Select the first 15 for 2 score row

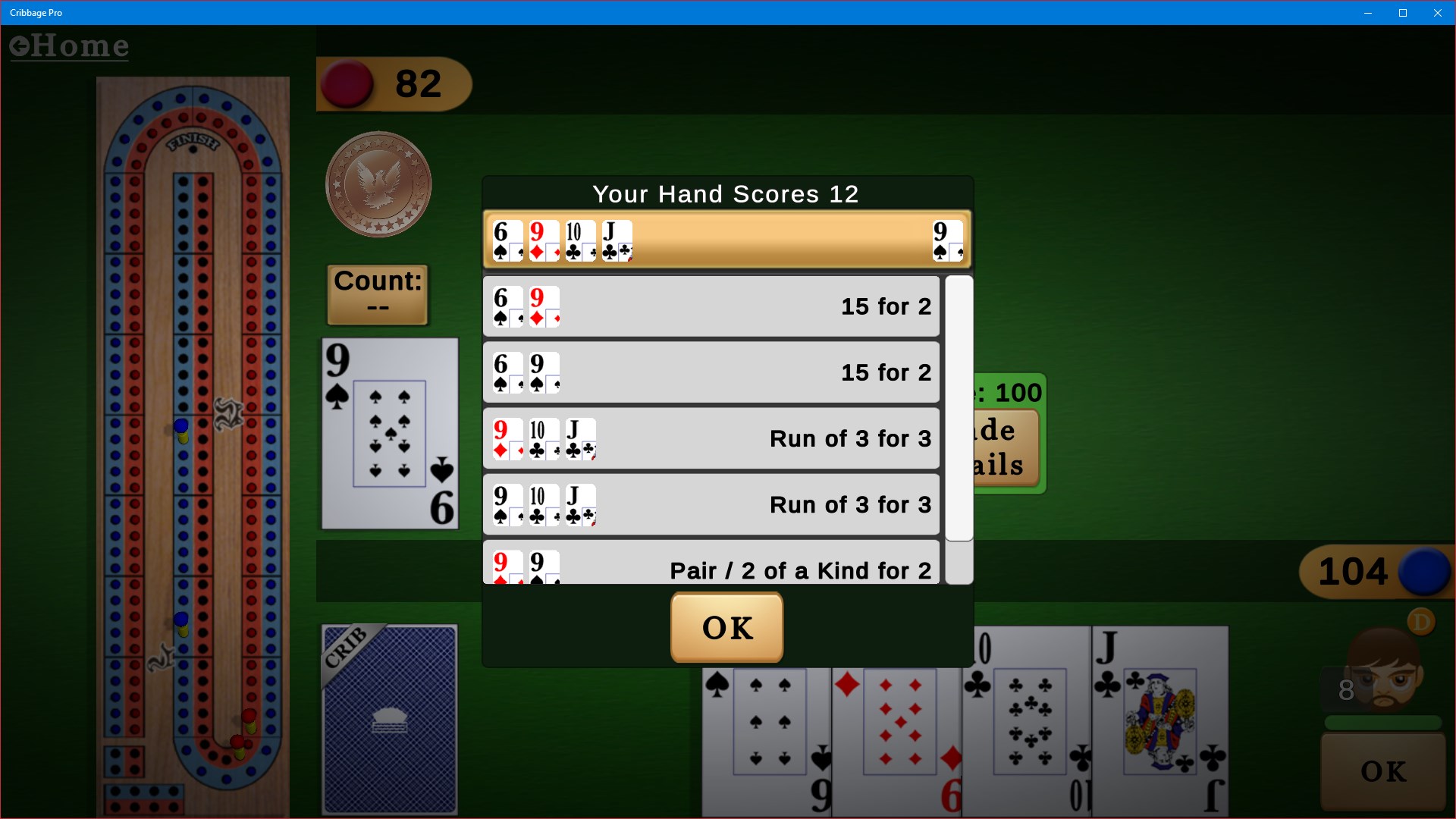point(711,306)
